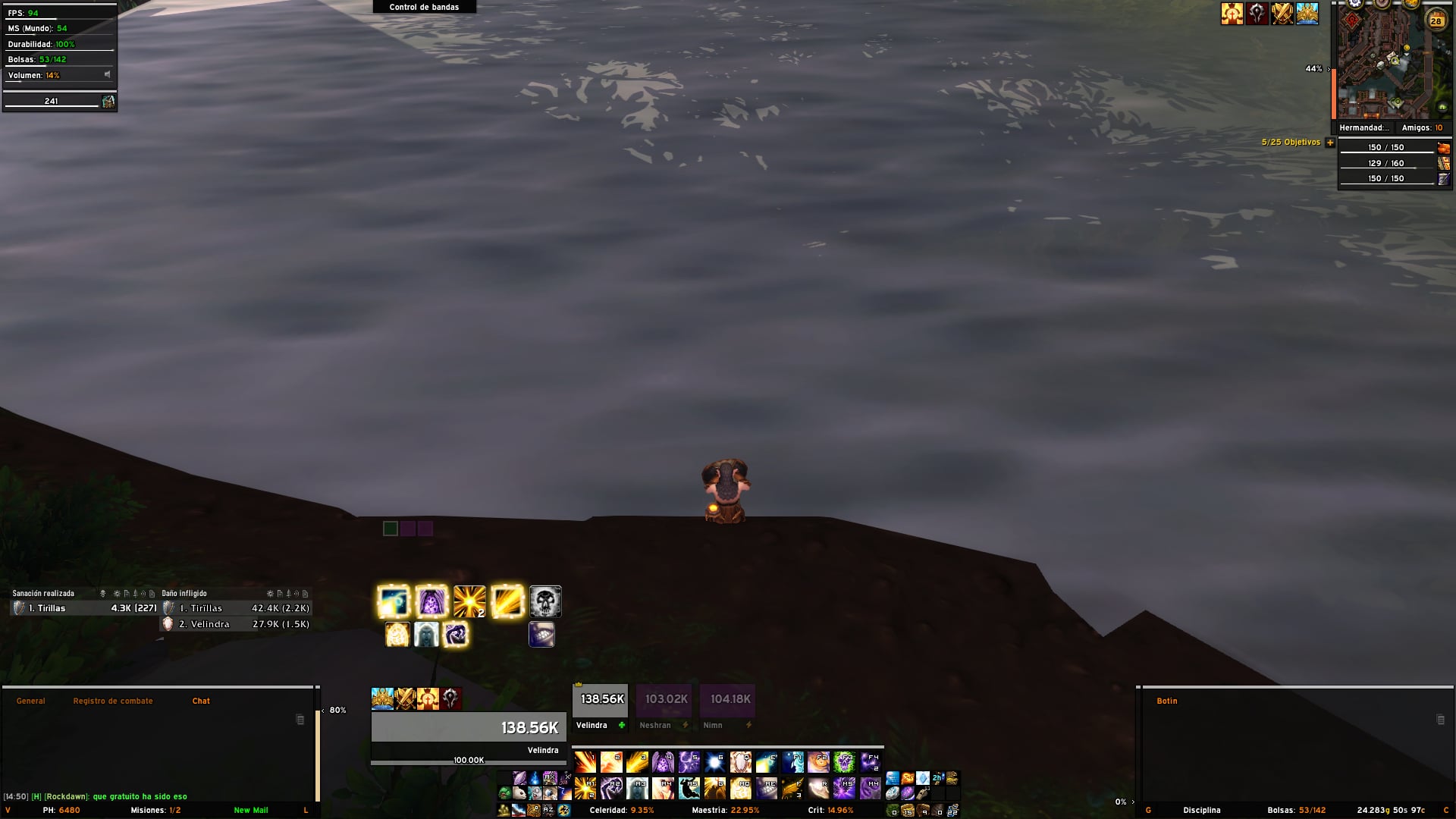Activate the green skull ability bound to F3
This screenshot has height=819, width=1456.
tap(844, 761)
